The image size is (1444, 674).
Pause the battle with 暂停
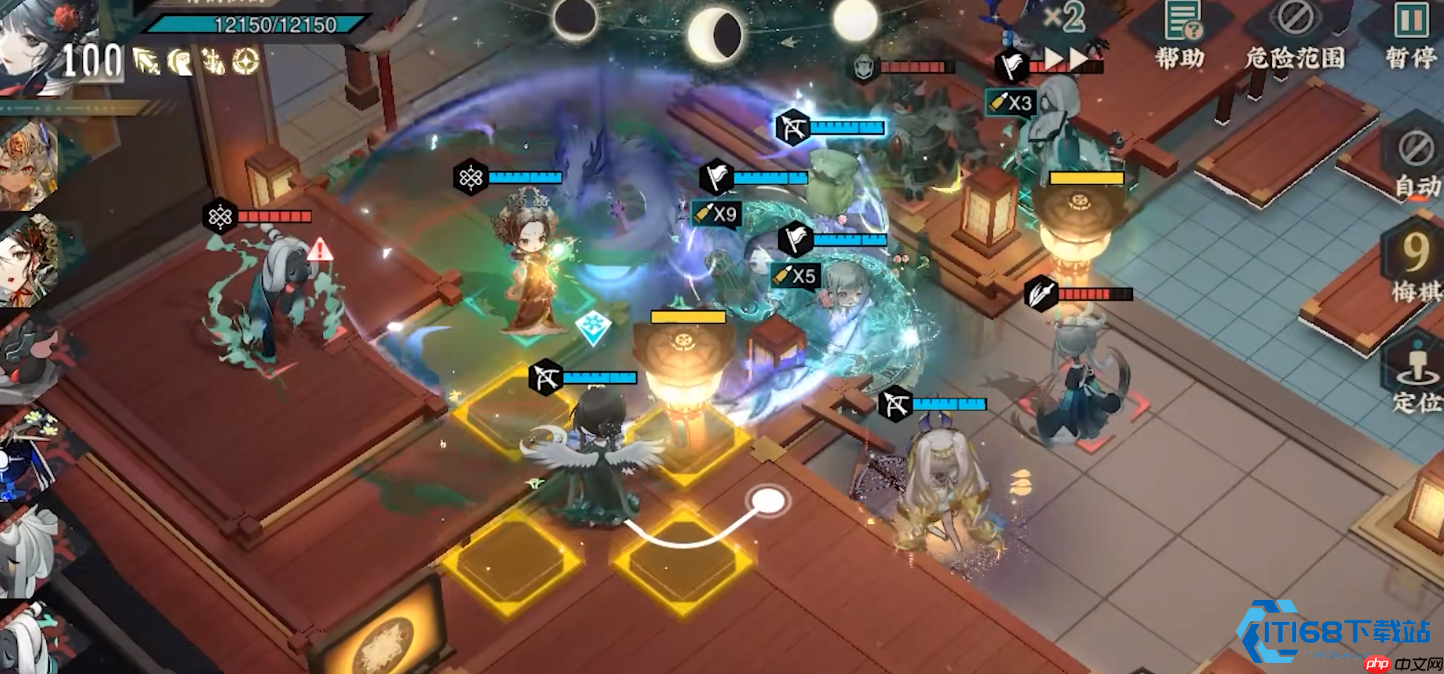tap(1411, 34)
